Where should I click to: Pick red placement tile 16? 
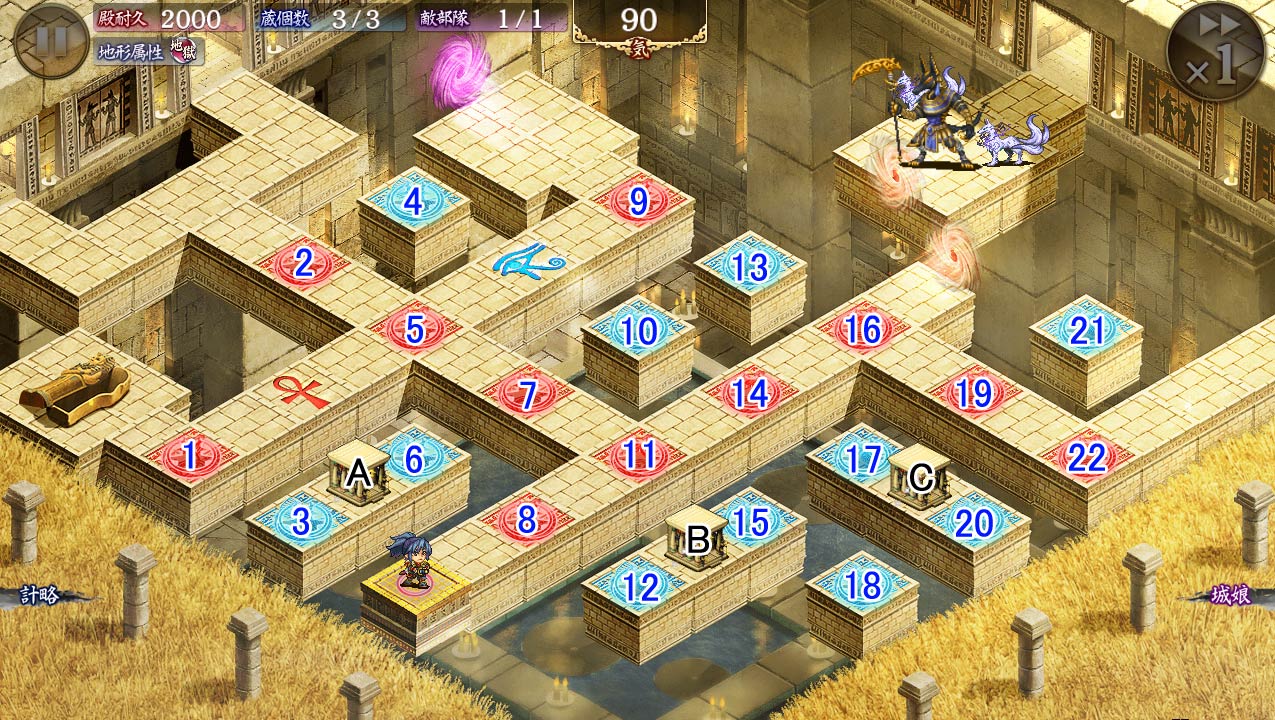pos(862,329)
